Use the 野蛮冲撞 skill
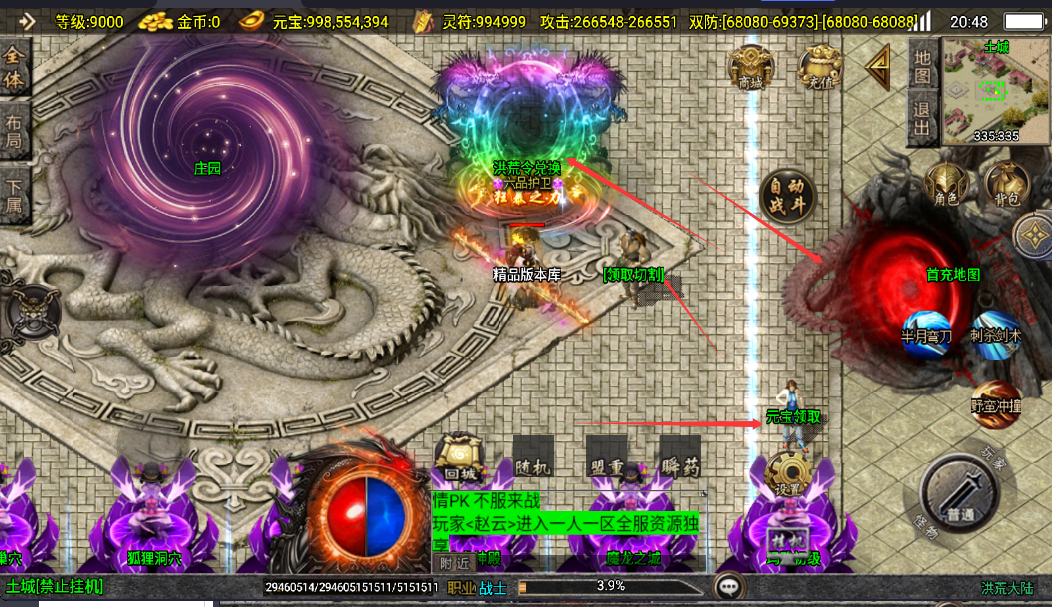This screenshot has height=607, width=1052. pyautogui.click(x=995, y=402)
